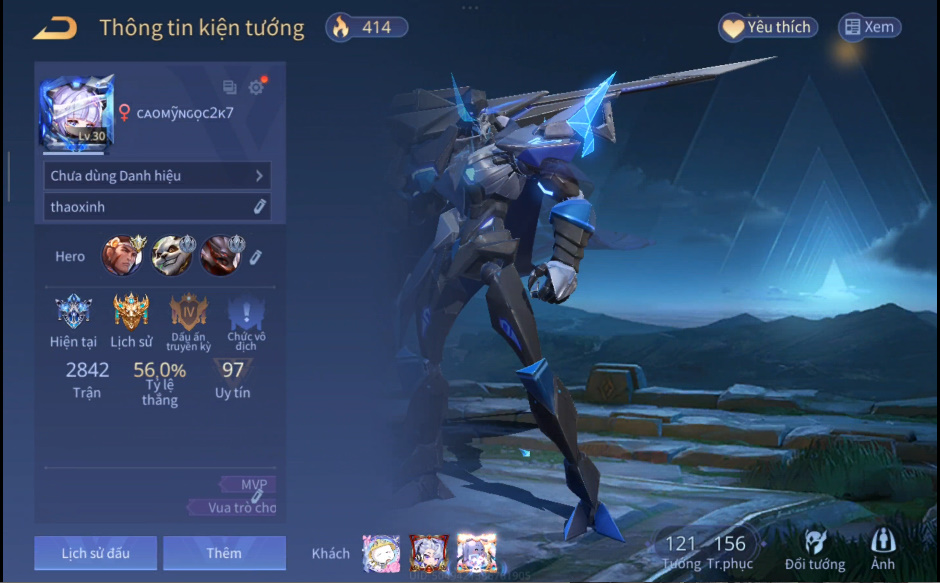Click the Thêm button
The height and width of the screenshot is (583, 940).
[x=224, y=553]
